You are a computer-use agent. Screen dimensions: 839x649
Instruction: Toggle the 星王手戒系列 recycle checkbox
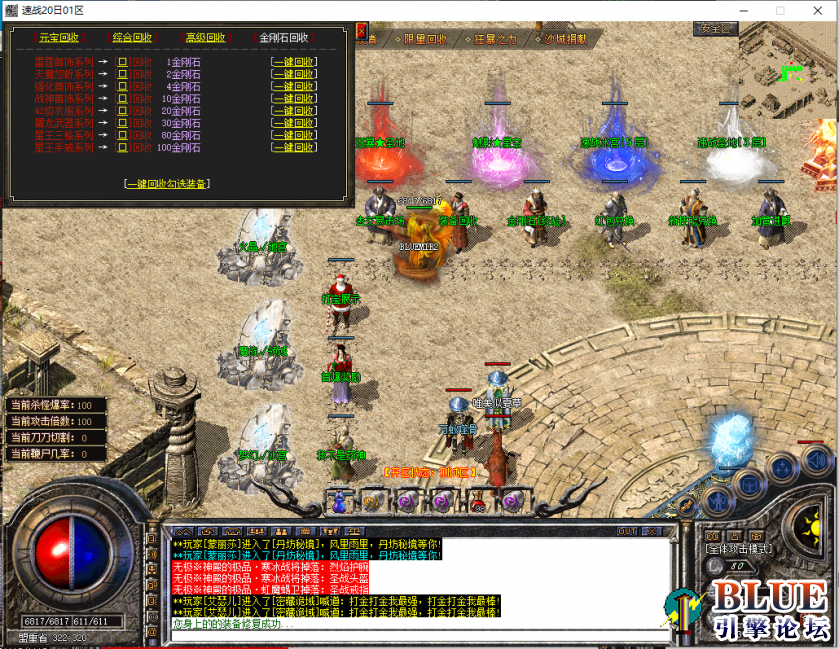(123, 147)
